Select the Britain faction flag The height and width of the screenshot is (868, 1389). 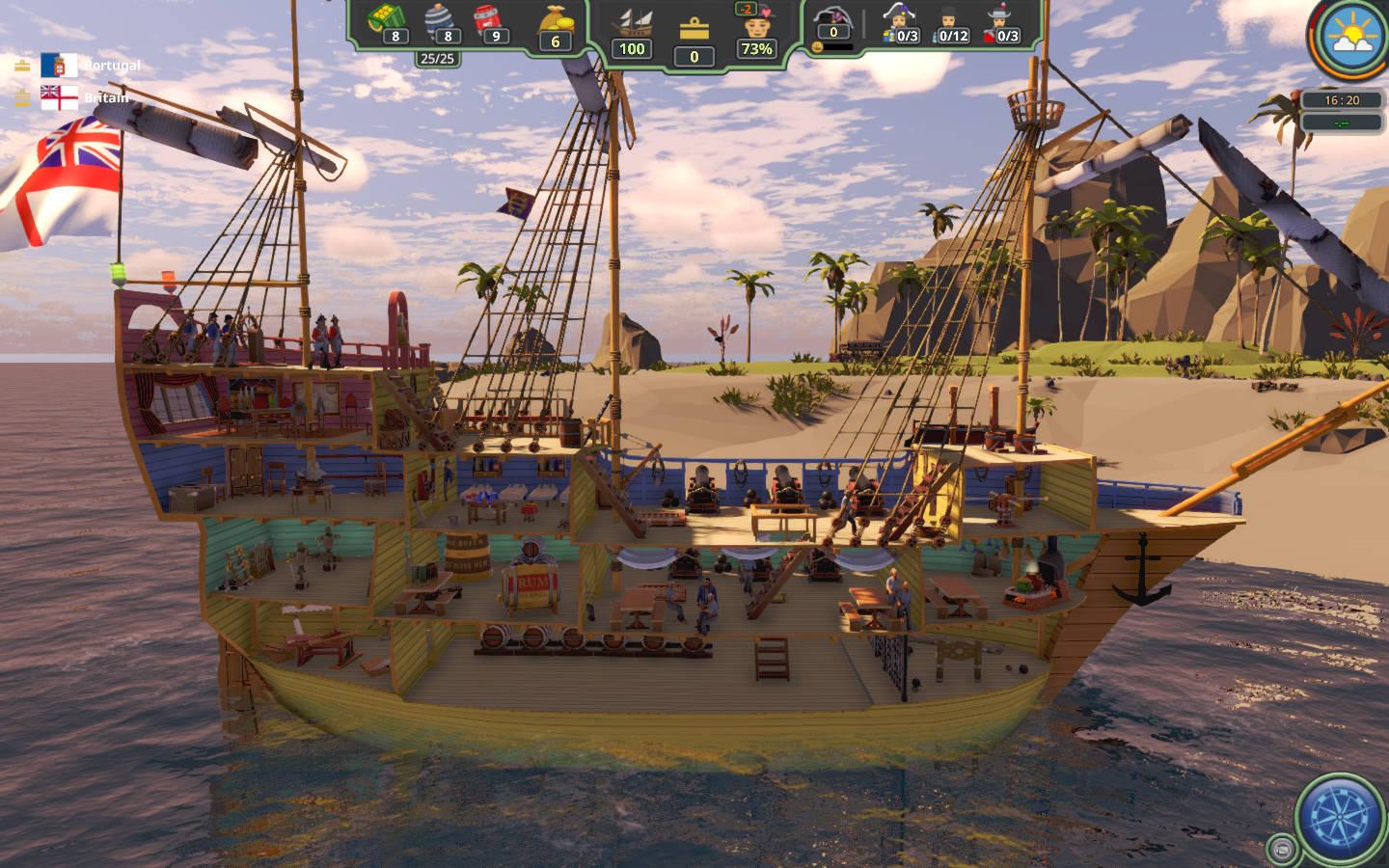coord(60,97)
